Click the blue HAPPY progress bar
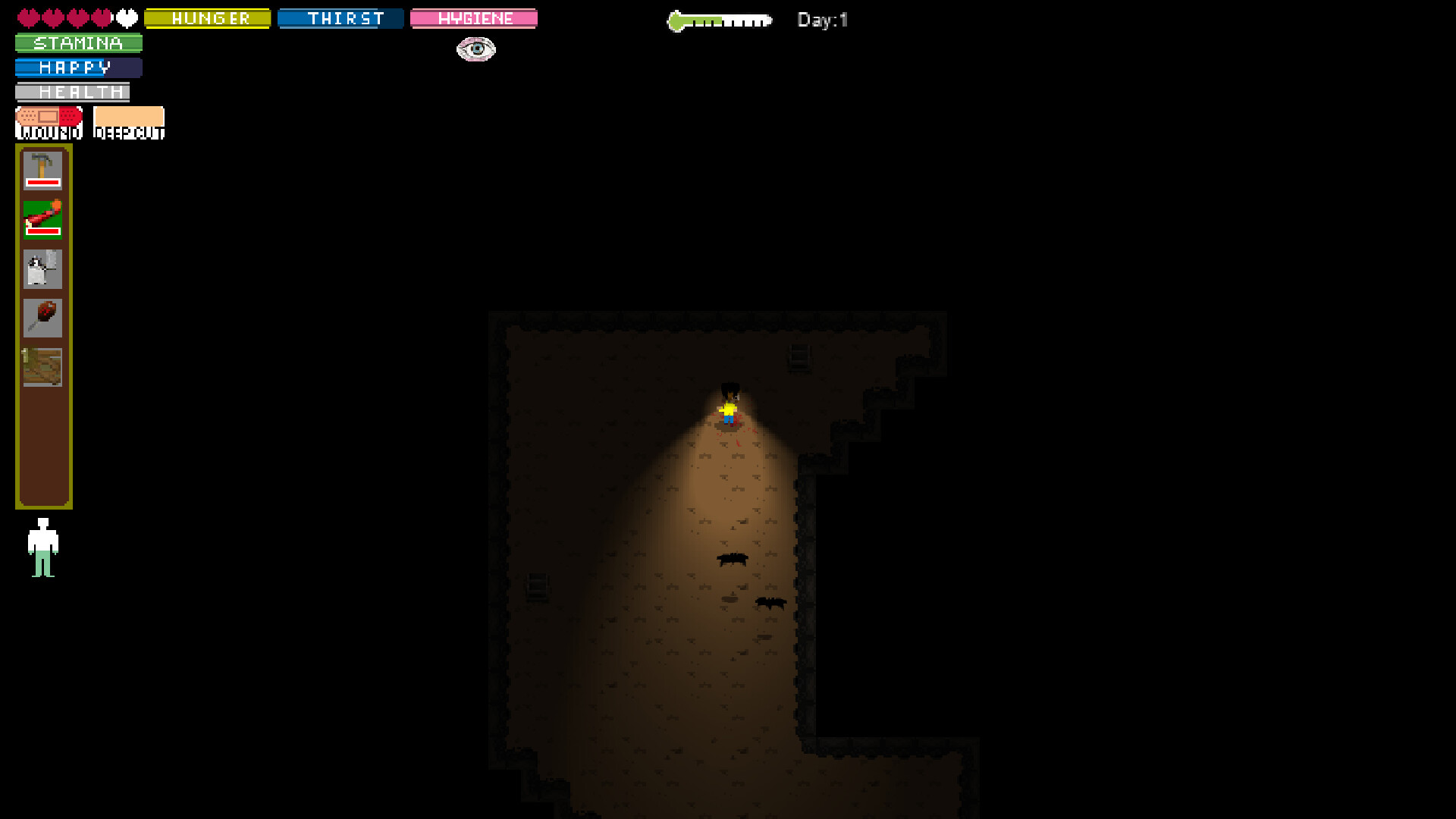 [77, 67]
